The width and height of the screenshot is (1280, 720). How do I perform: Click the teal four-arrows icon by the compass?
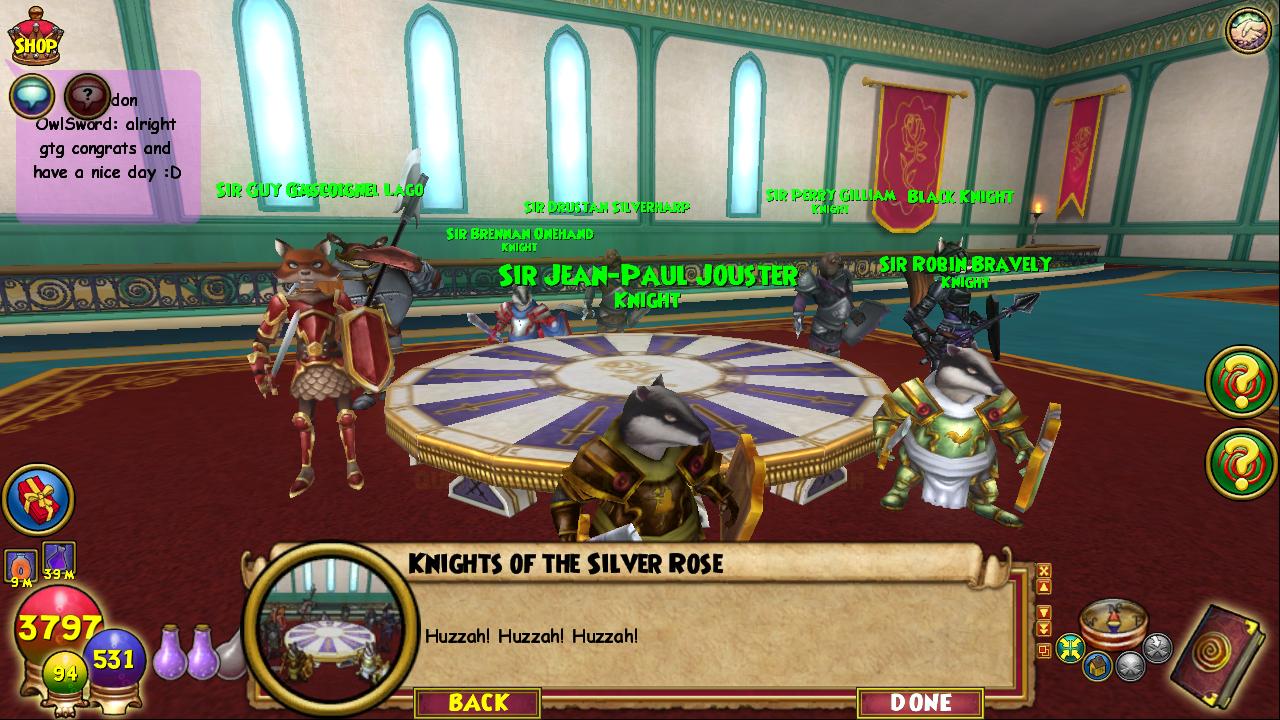click(1071, 648)
